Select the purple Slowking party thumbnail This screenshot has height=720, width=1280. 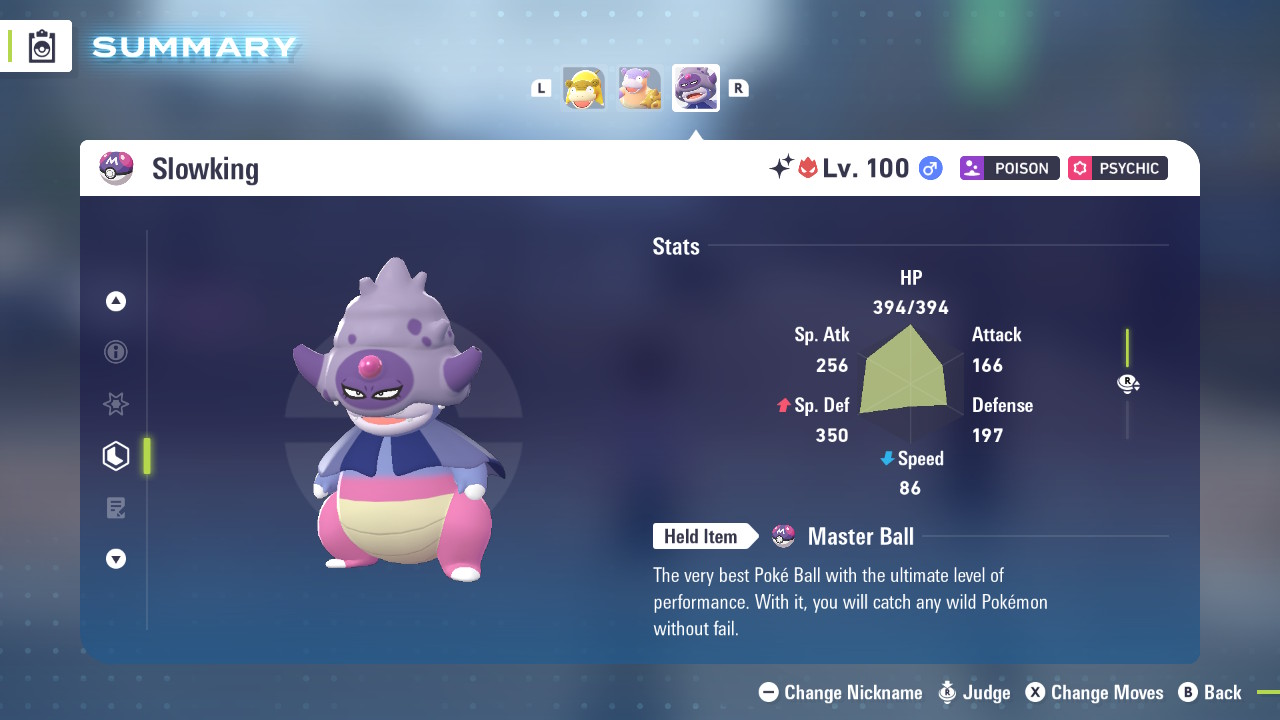[x=695, y=88]
